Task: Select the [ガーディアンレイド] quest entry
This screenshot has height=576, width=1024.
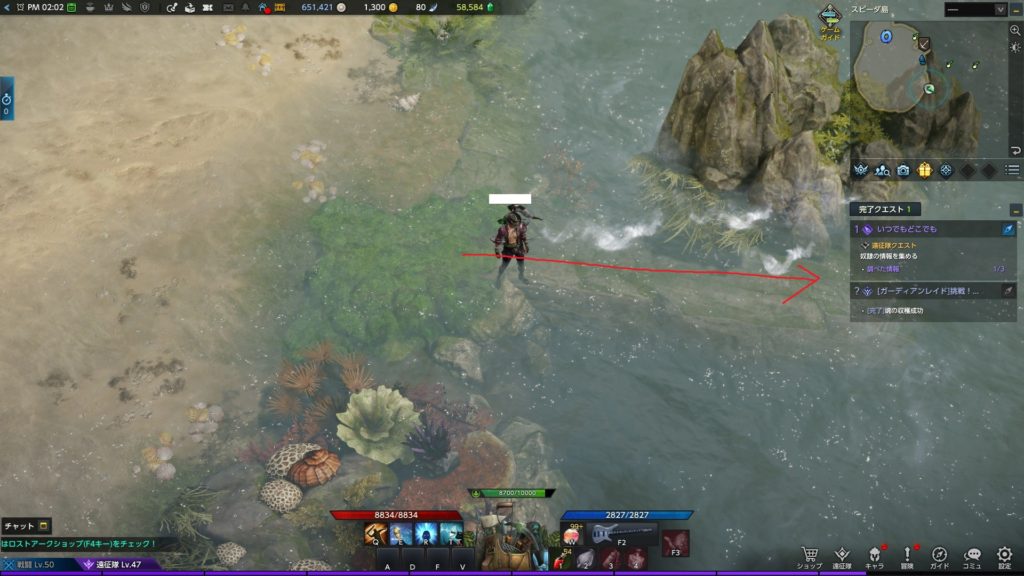Action: [x=930, y=291]
